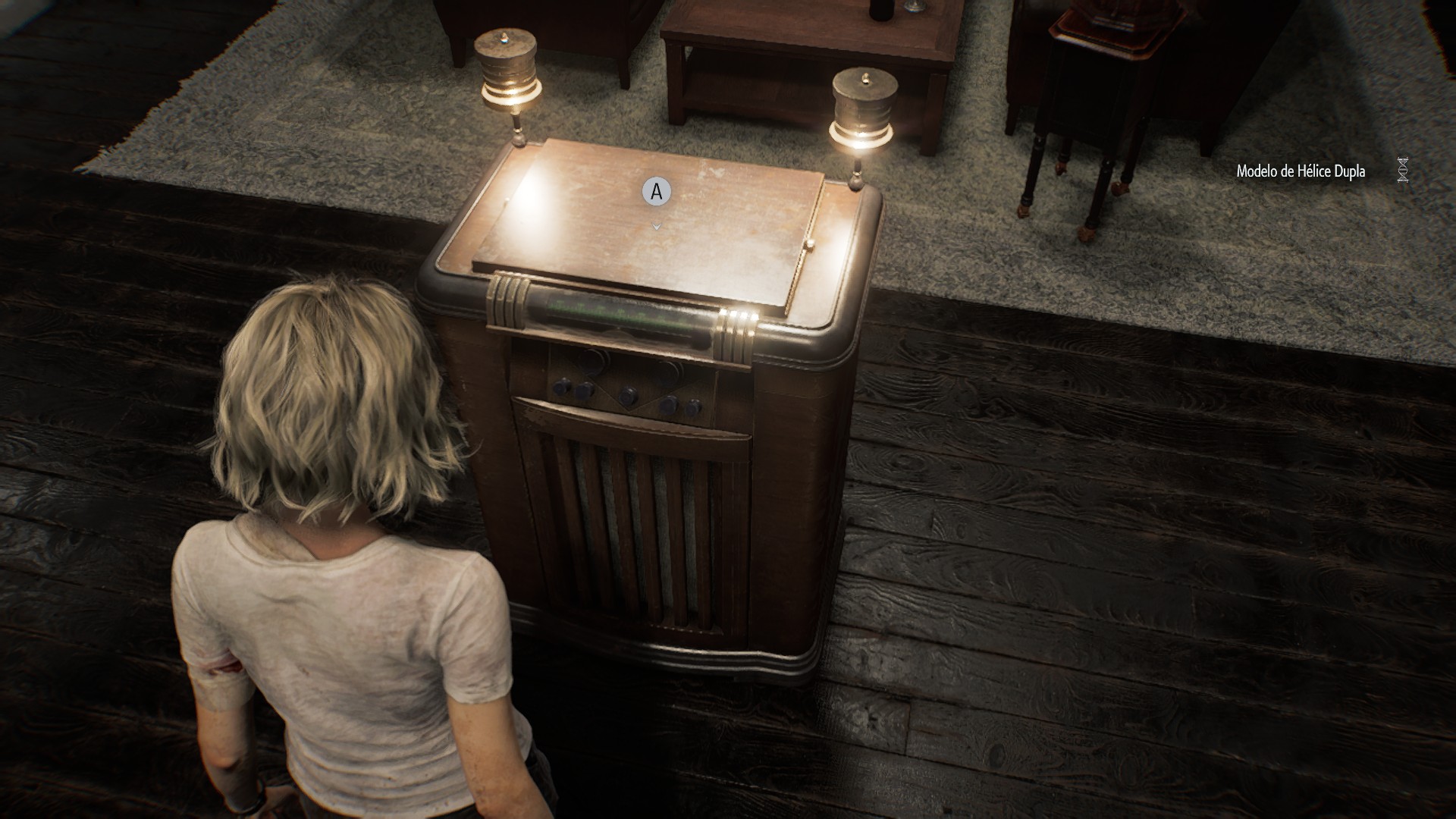This screenshot has height=819, width=1456.
Task: Click the Modelo de Hélice Dupla label
Action: coord(1301,171)
